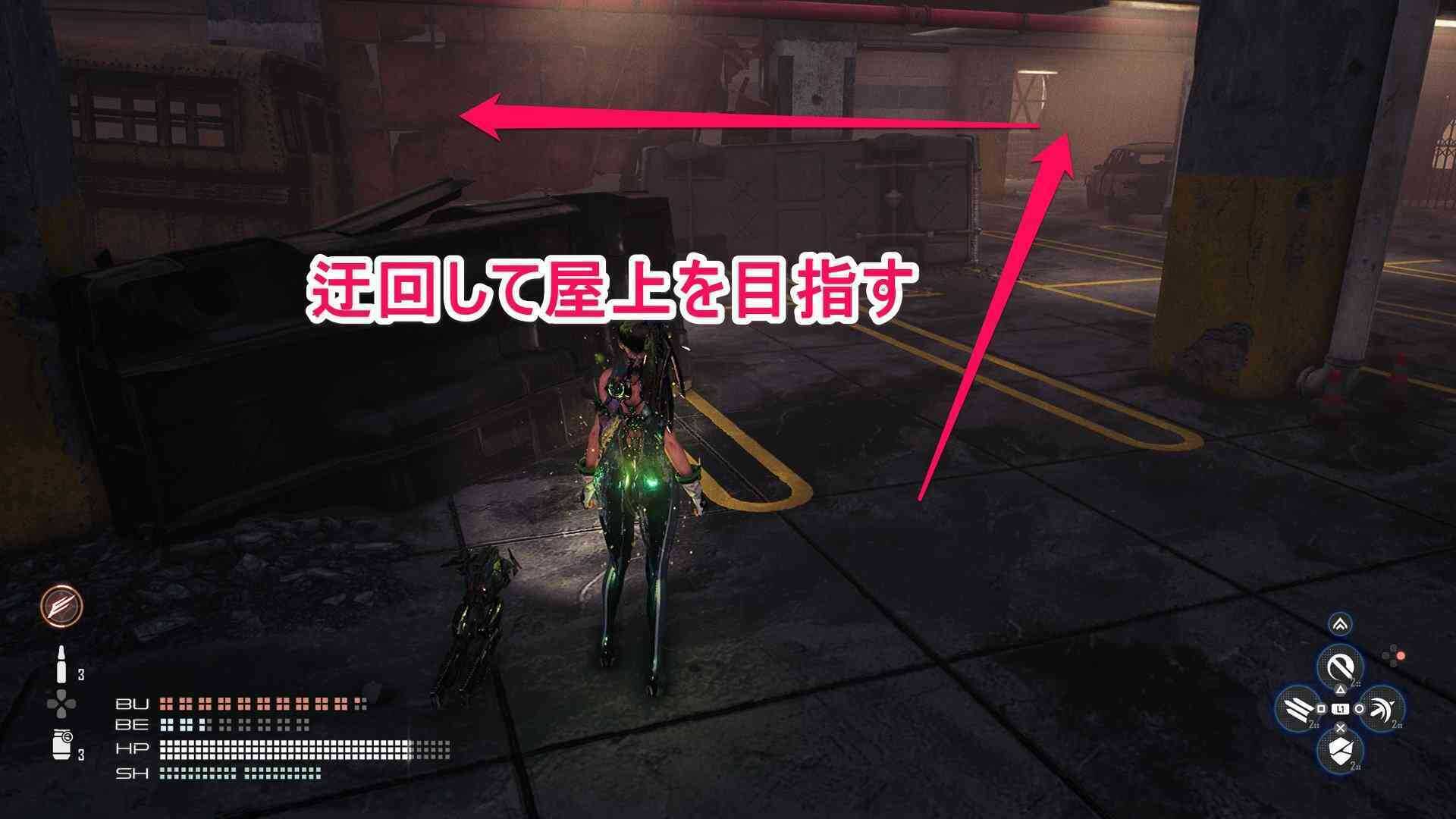The width and height of the screenshot is (1456, 819).
Task: Click the glowing red PS button on the controller indicator
Action: (x=1401, y=655)
